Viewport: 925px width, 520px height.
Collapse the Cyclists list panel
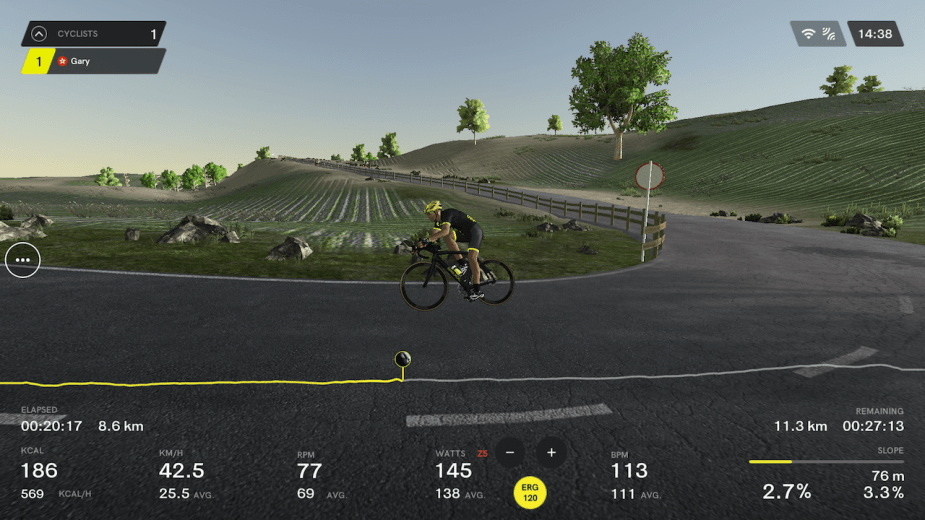click(x=39, y=34)
